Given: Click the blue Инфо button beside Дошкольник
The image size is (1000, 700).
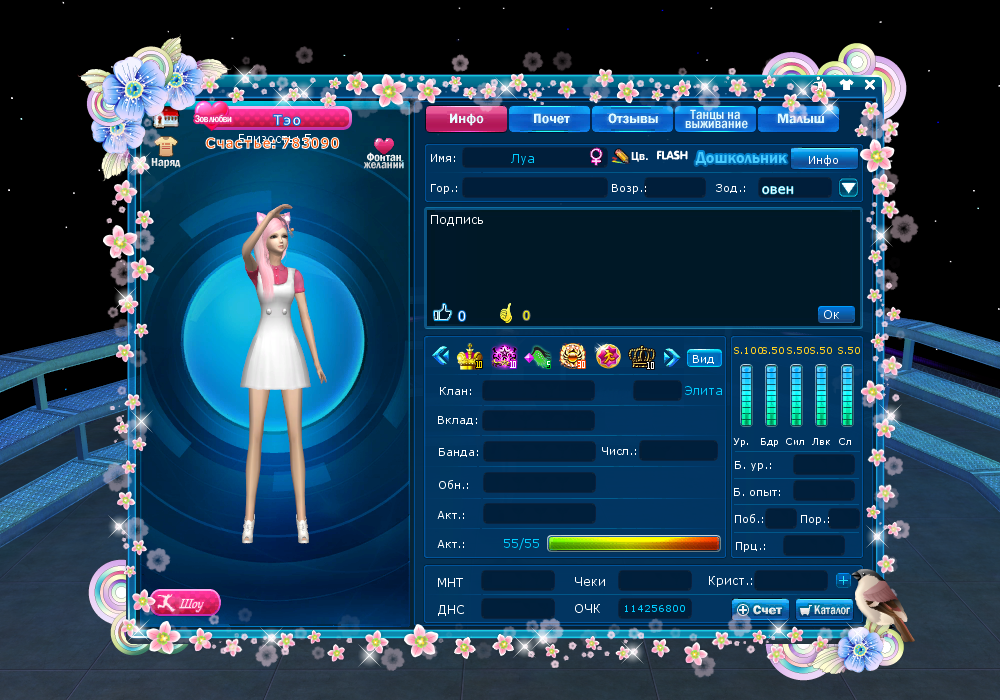Looking at the screenshot, I should pyautogui.click(x=823, y=159).
